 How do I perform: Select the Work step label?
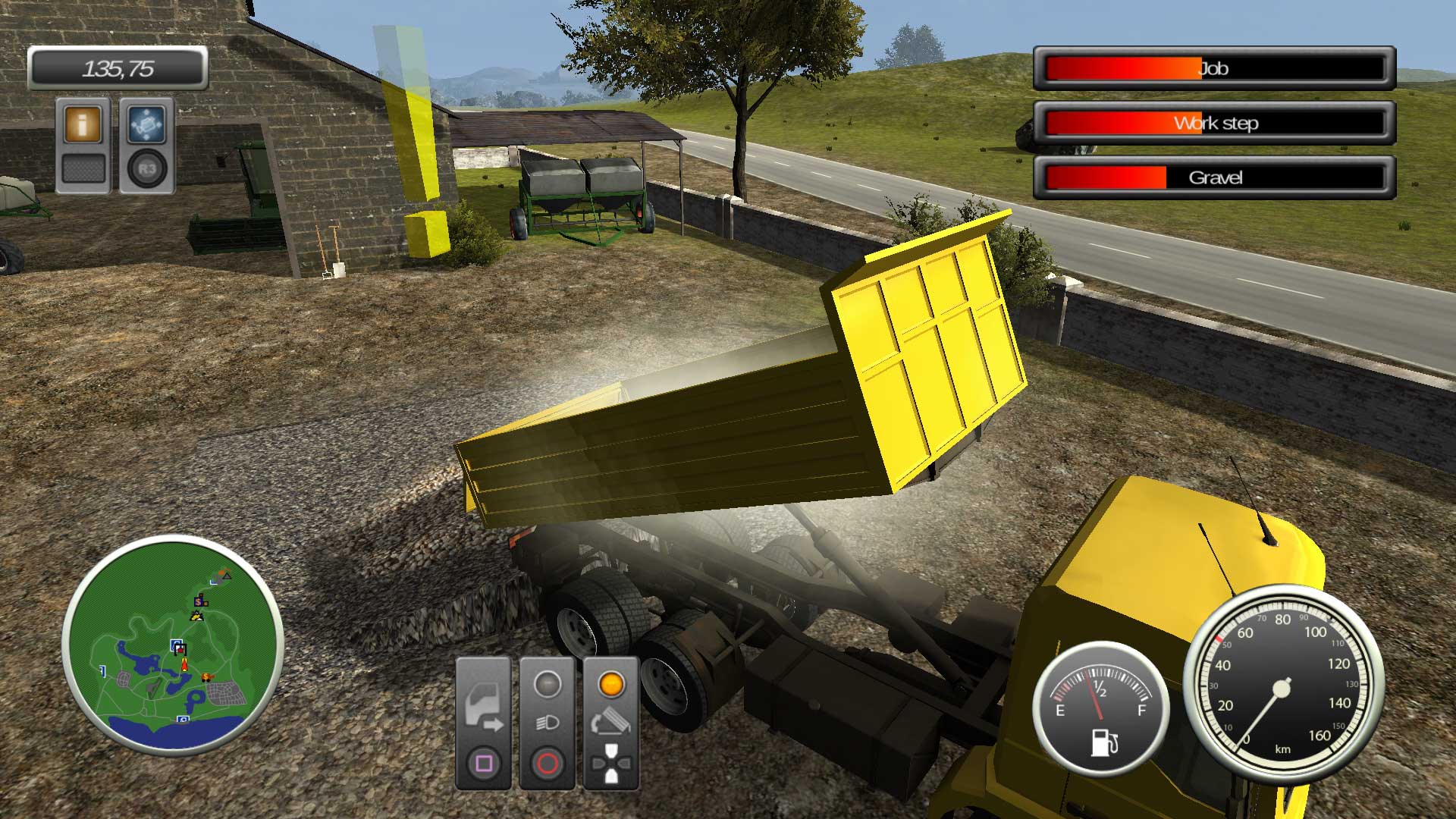(x=1215, y=124)
